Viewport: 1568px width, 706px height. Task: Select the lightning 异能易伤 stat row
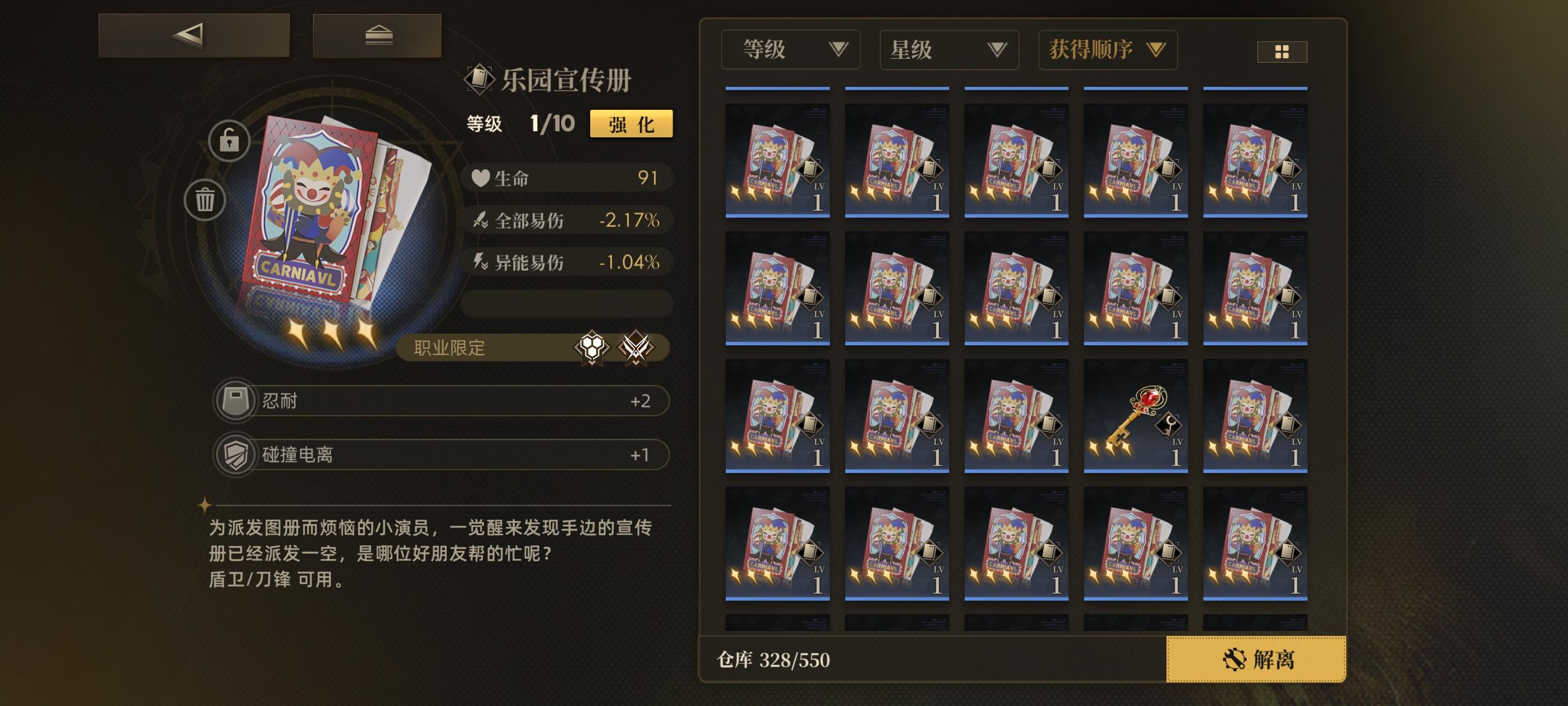pyautogui.click(x=568, y=263)
